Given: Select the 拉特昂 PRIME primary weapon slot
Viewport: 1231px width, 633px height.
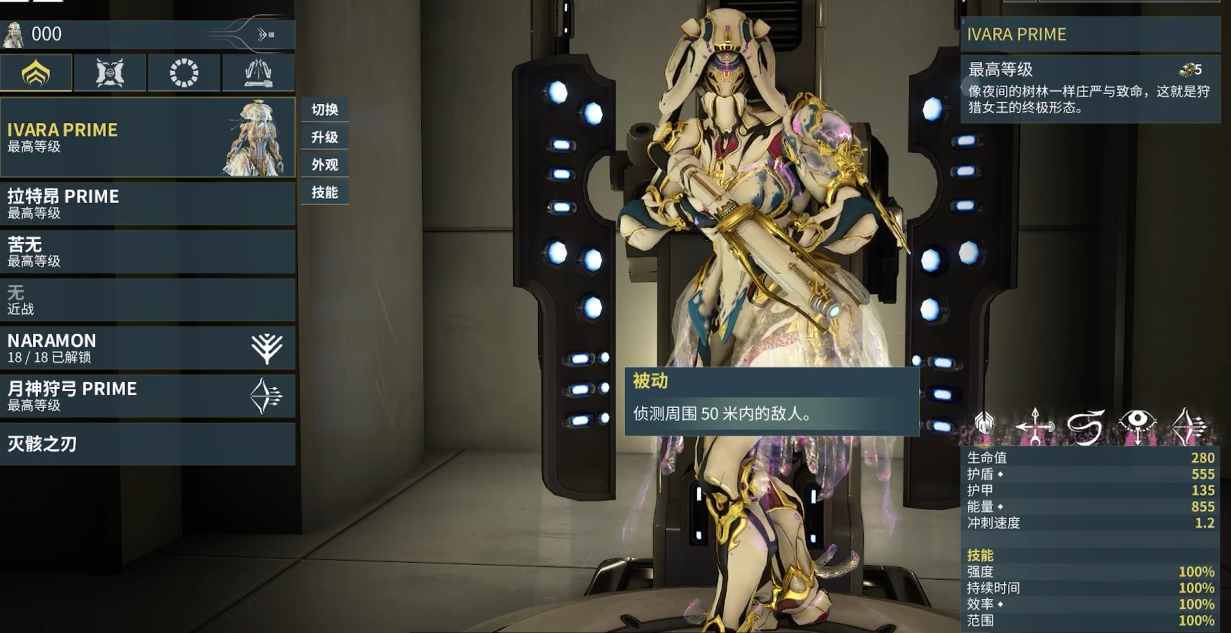Looking at the screenshot, I should (148, 203).
